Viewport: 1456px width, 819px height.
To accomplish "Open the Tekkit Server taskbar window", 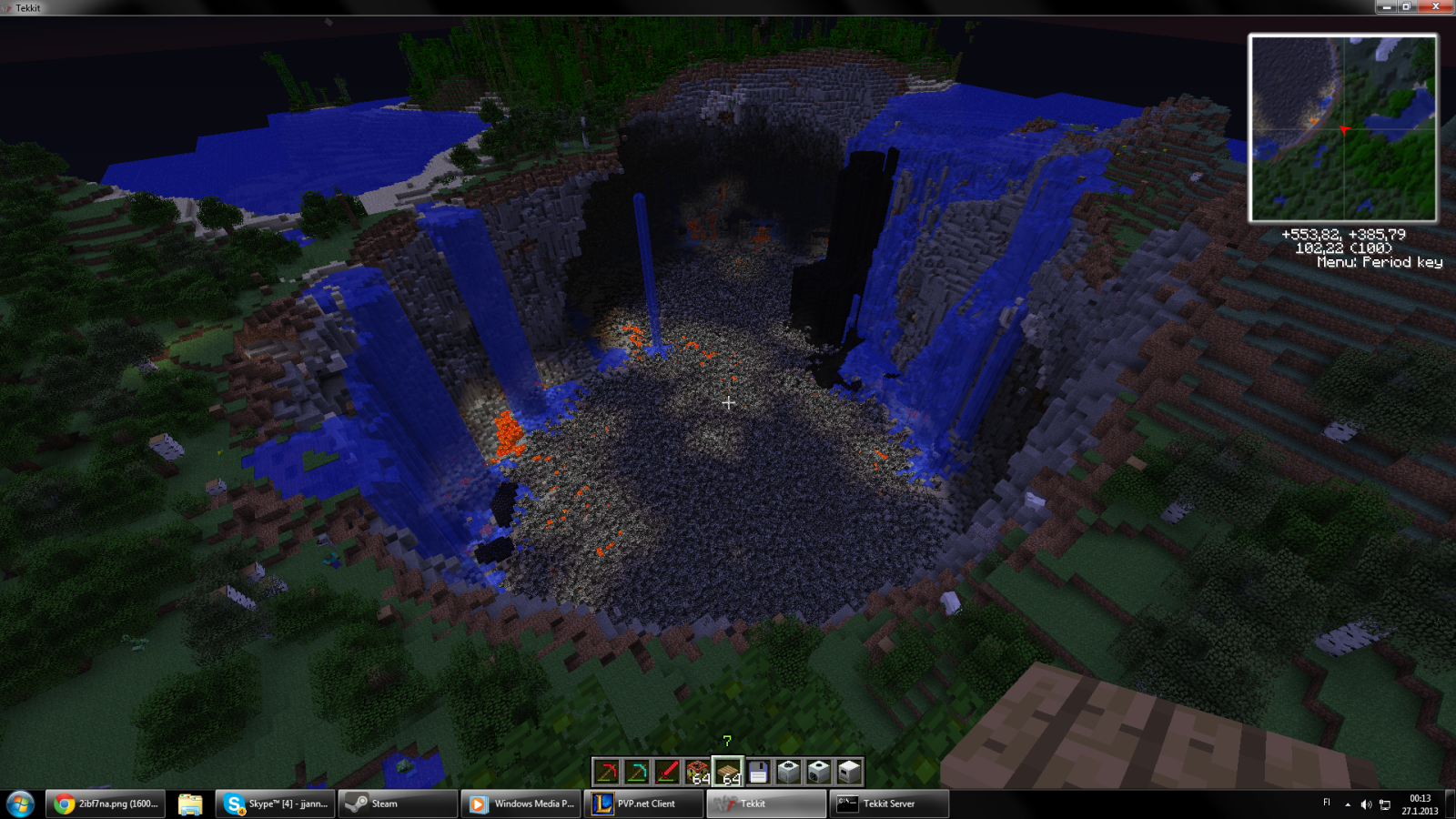I will point(889,804).
